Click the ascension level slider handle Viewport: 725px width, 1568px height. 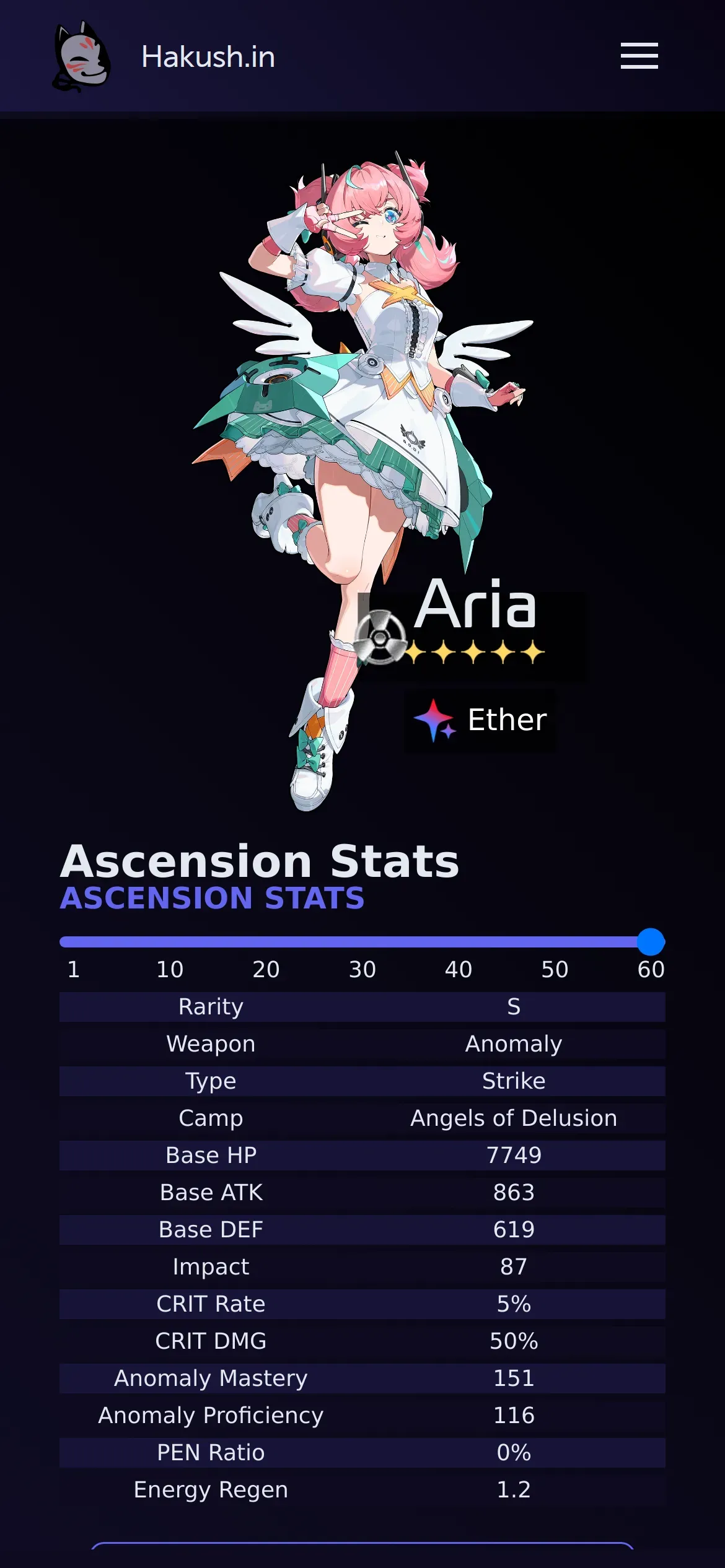651,942
